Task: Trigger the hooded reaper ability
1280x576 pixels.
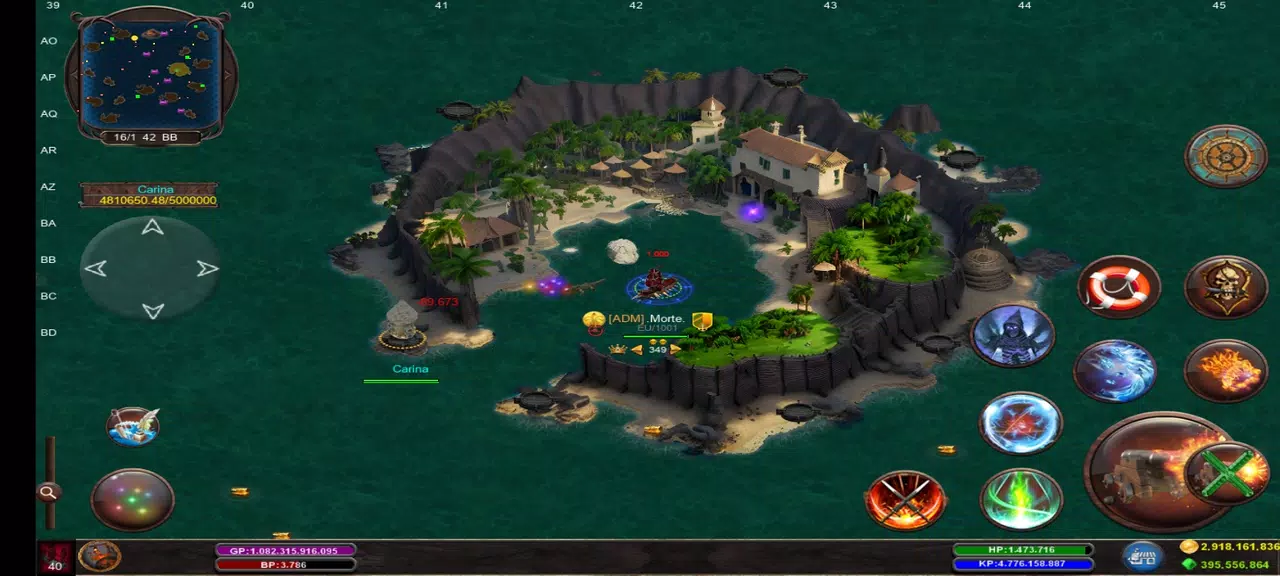Action: (x=1012, y=335)
